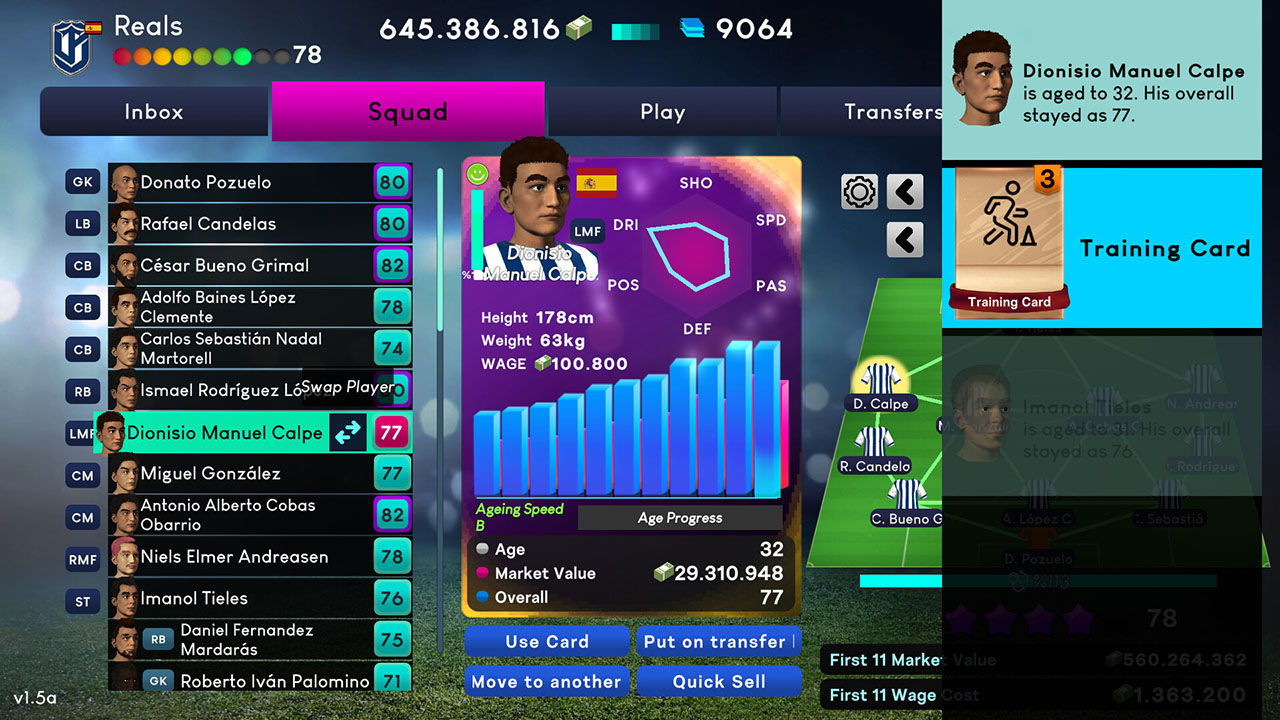Switch to the Play tab

662,111
